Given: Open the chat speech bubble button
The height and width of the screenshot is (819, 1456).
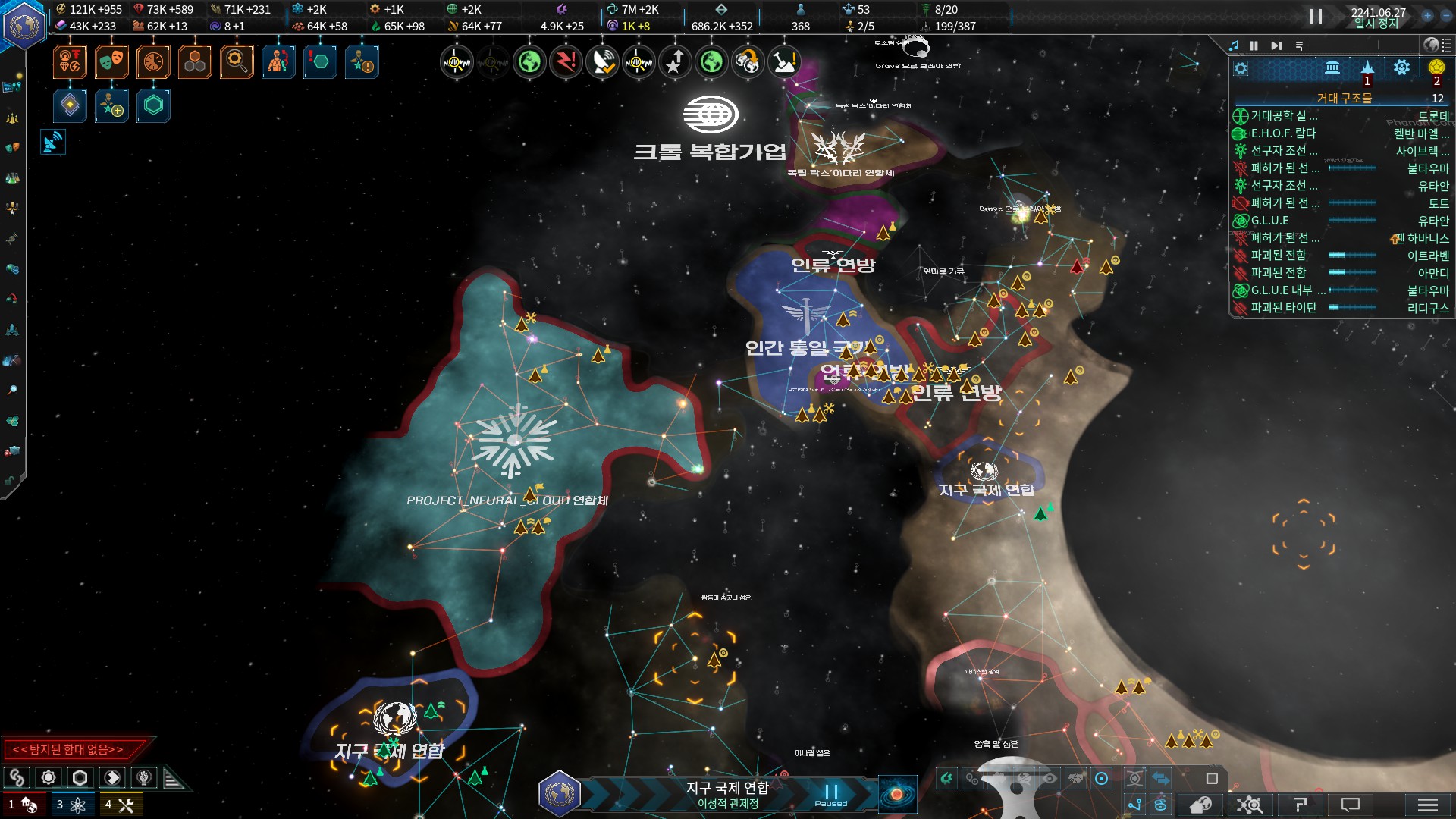Looking at the screenshot, I should pos(1351,805).
